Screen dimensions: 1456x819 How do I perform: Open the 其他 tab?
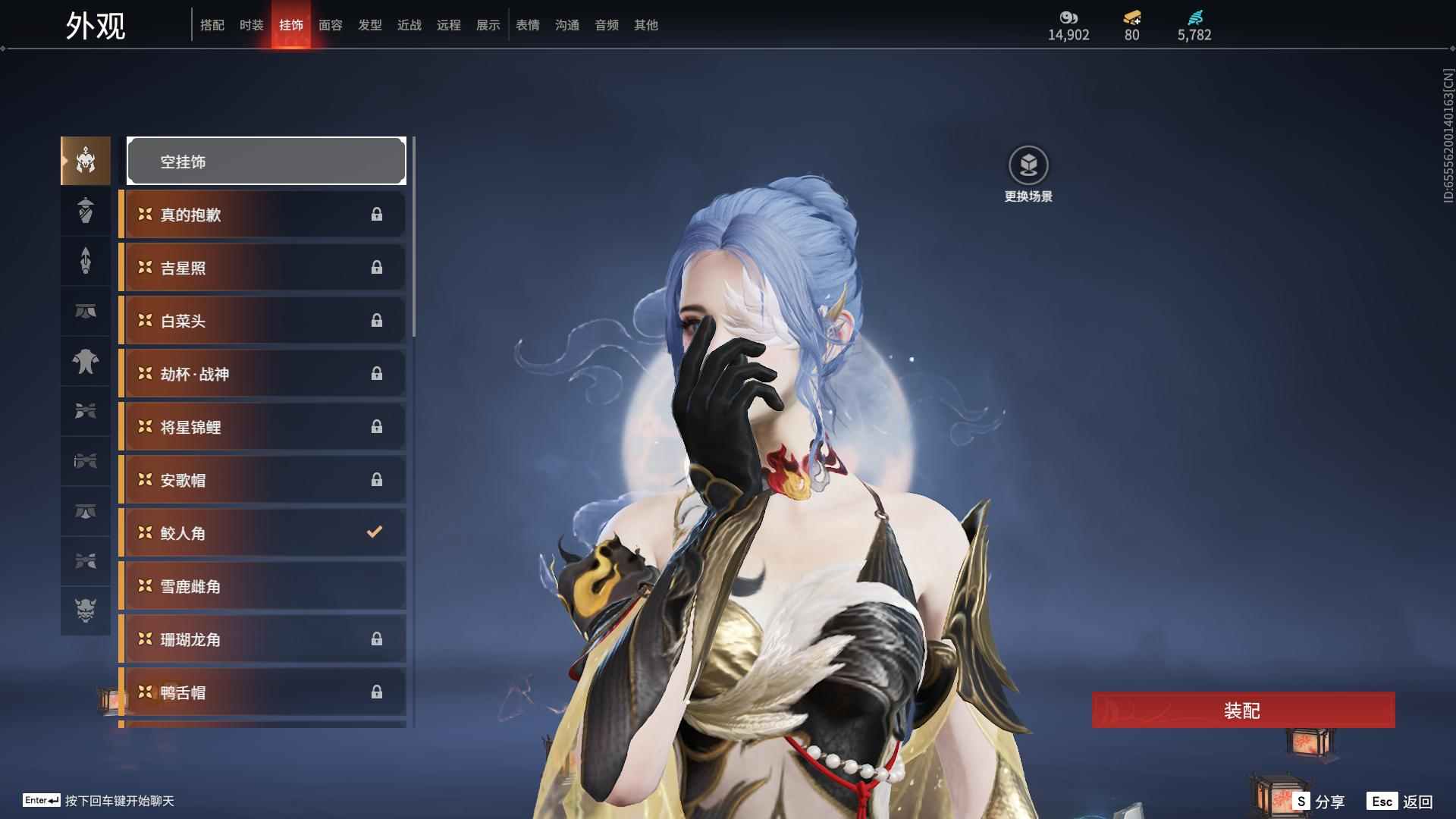[645, 25]
